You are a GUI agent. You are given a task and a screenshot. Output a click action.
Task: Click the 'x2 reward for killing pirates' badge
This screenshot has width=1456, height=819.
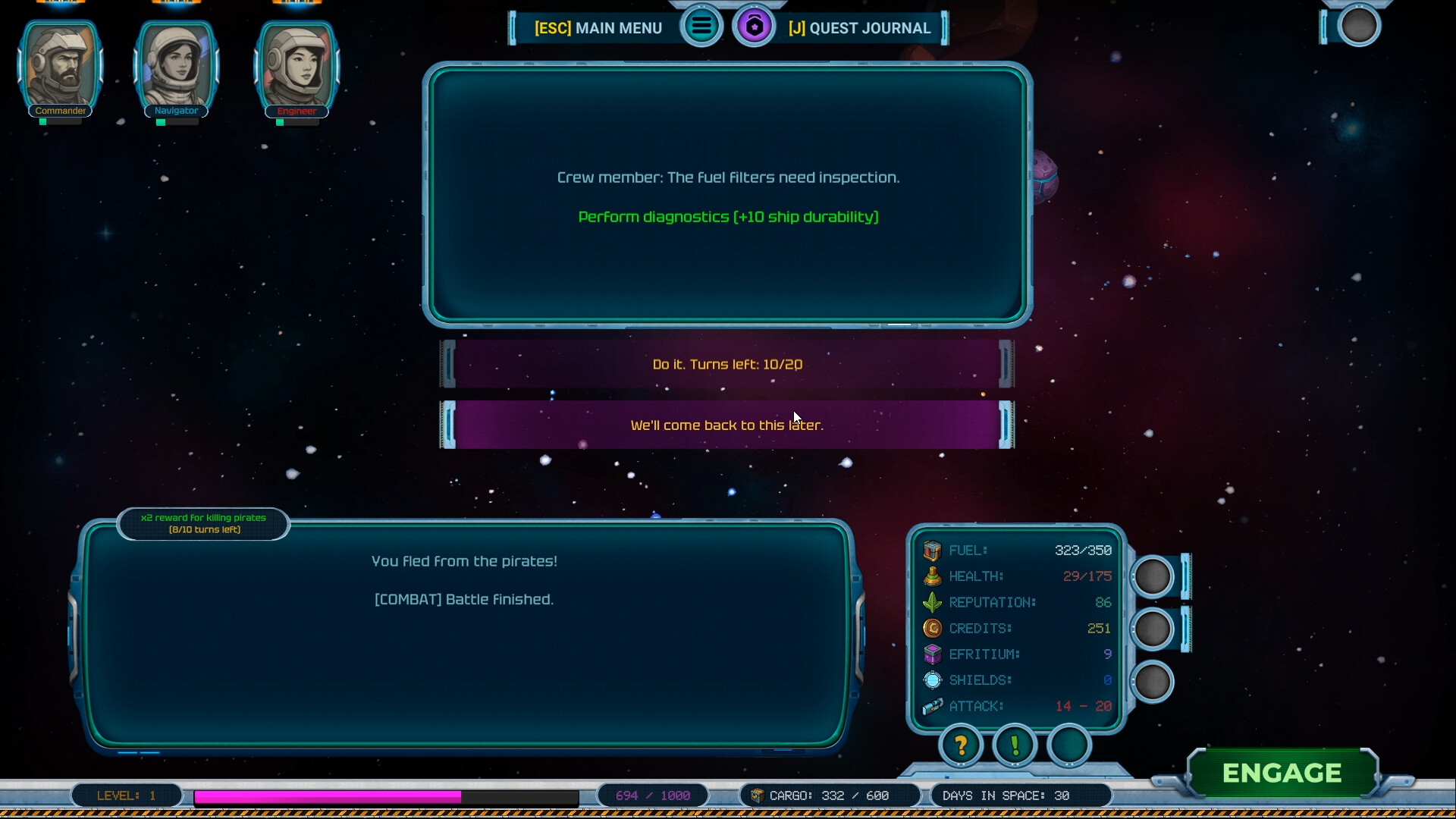coord(202,524)
